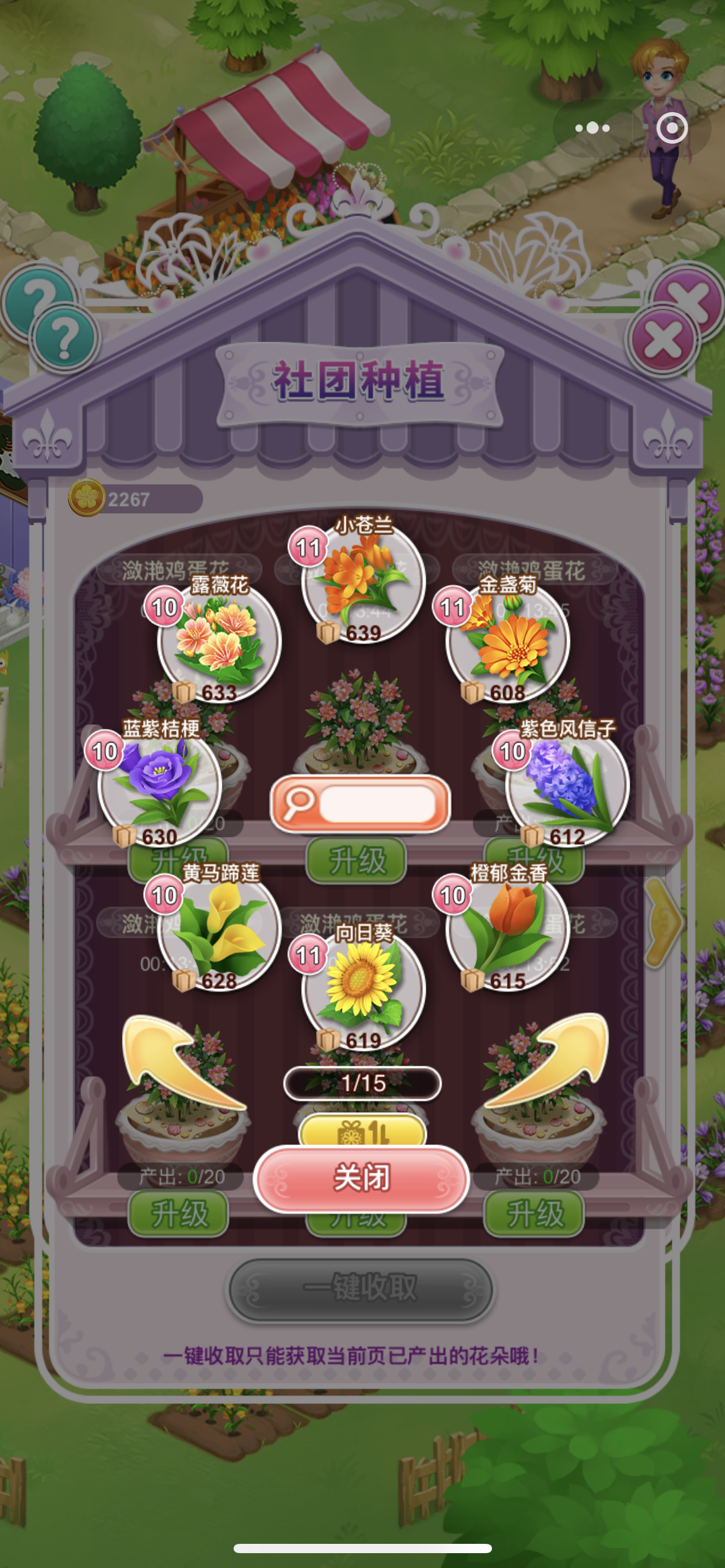The image size is (725, 1568).
Task: Pick the 金盏菊 flower
Action: (507, 640)
